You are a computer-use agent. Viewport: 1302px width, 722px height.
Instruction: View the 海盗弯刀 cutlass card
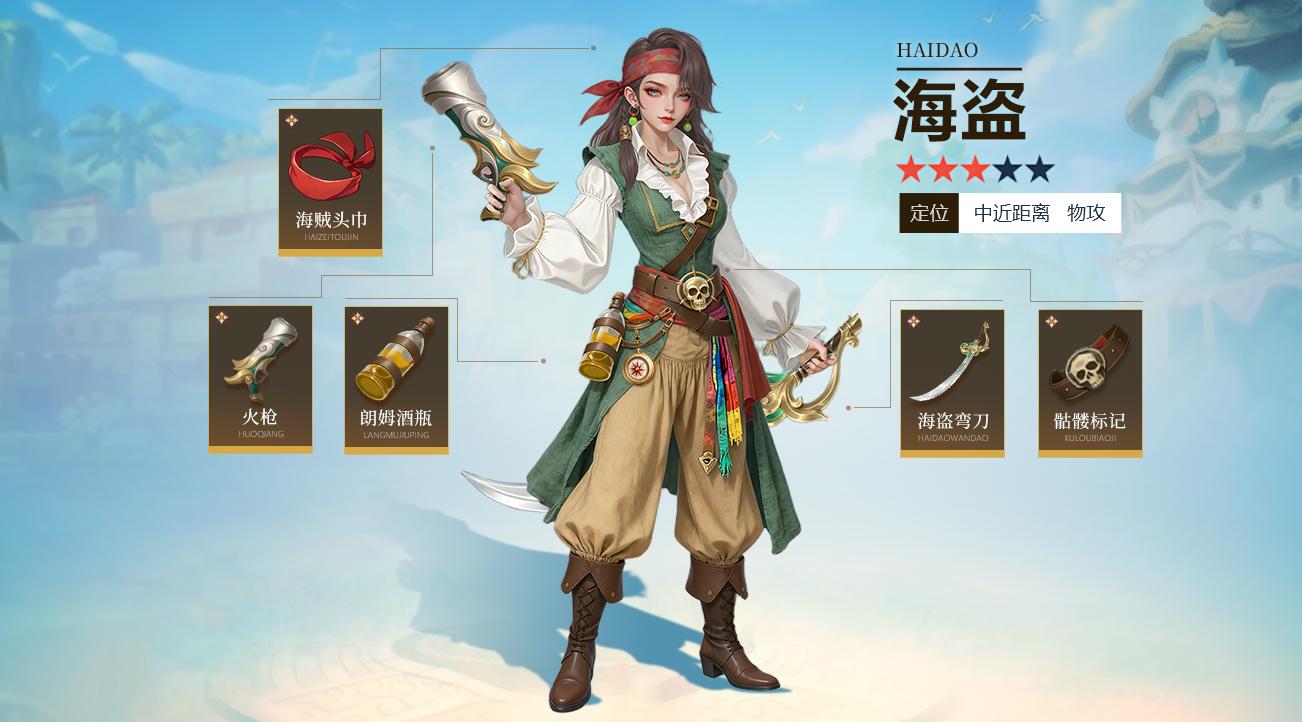[952, 382]
